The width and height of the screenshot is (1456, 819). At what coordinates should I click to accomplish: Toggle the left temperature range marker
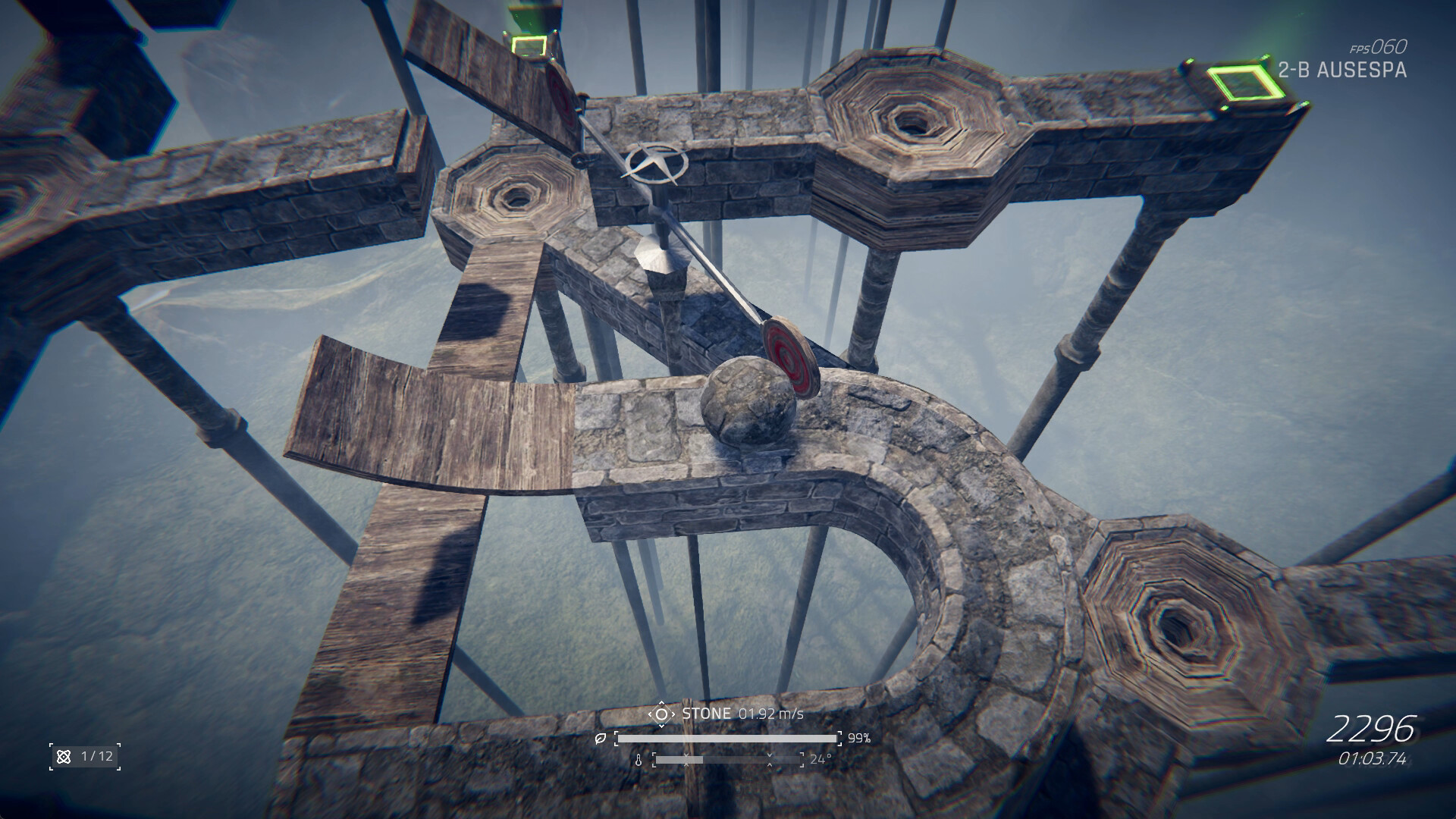coord(686,760)
